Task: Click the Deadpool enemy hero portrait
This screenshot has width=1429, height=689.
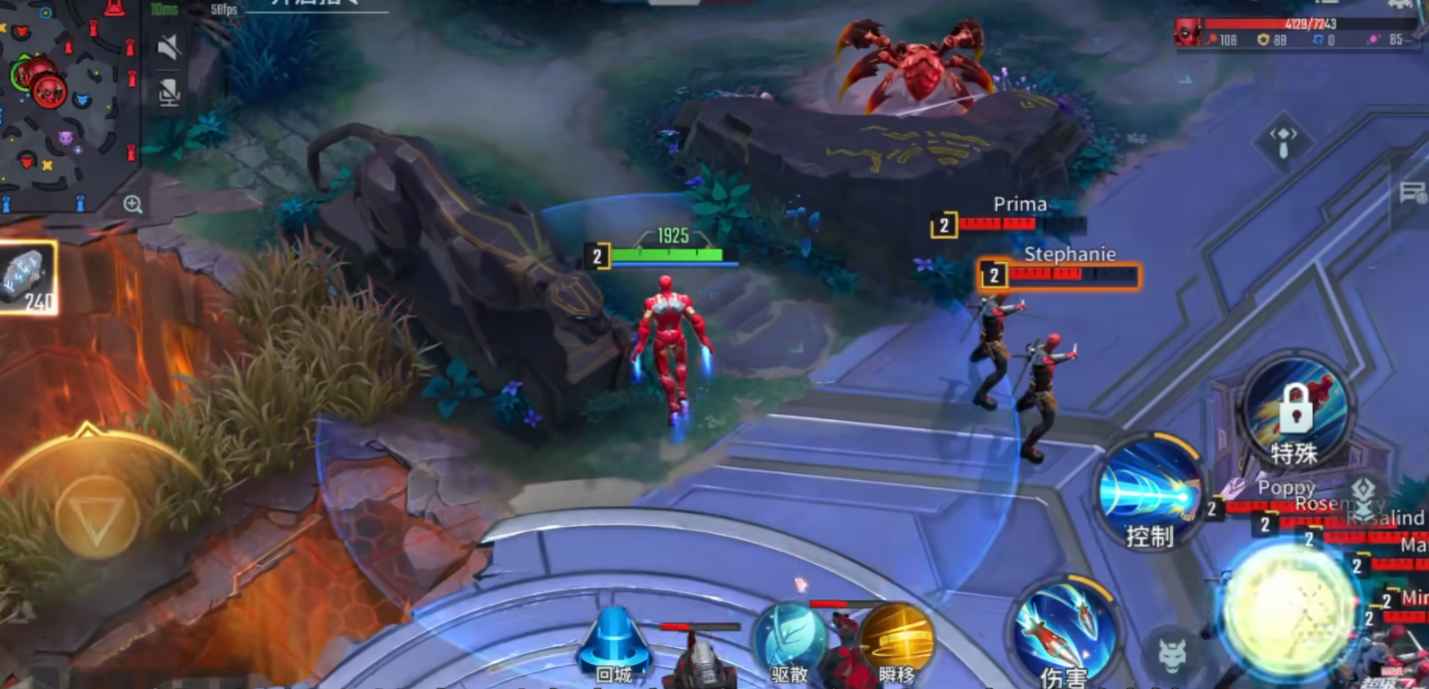Action: tap(1188, 31)
